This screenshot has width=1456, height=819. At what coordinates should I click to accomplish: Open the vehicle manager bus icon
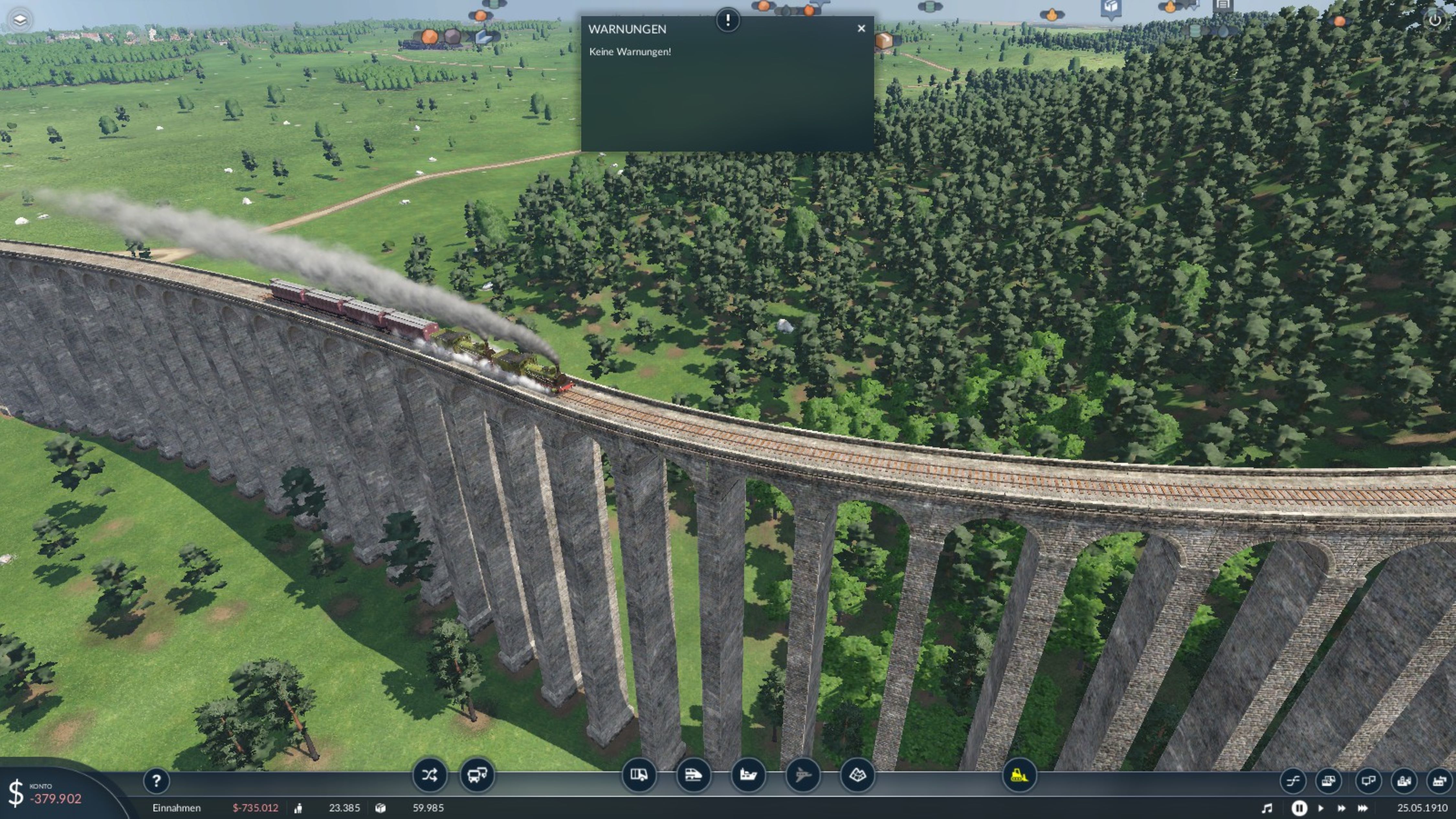pyautogui.click(x=477, y=775)
